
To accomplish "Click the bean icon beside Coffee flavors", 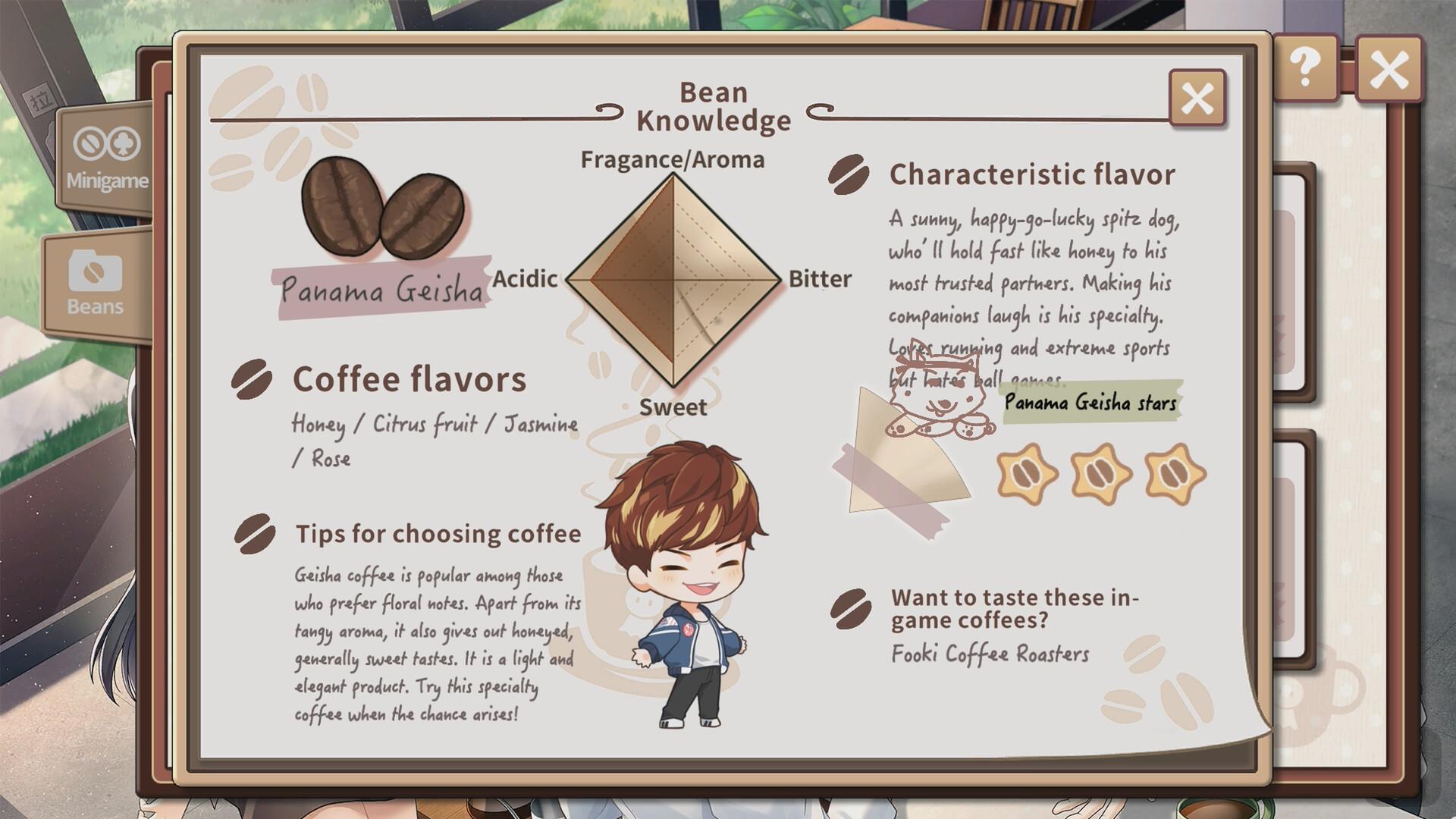I will (x=250, y=378).
